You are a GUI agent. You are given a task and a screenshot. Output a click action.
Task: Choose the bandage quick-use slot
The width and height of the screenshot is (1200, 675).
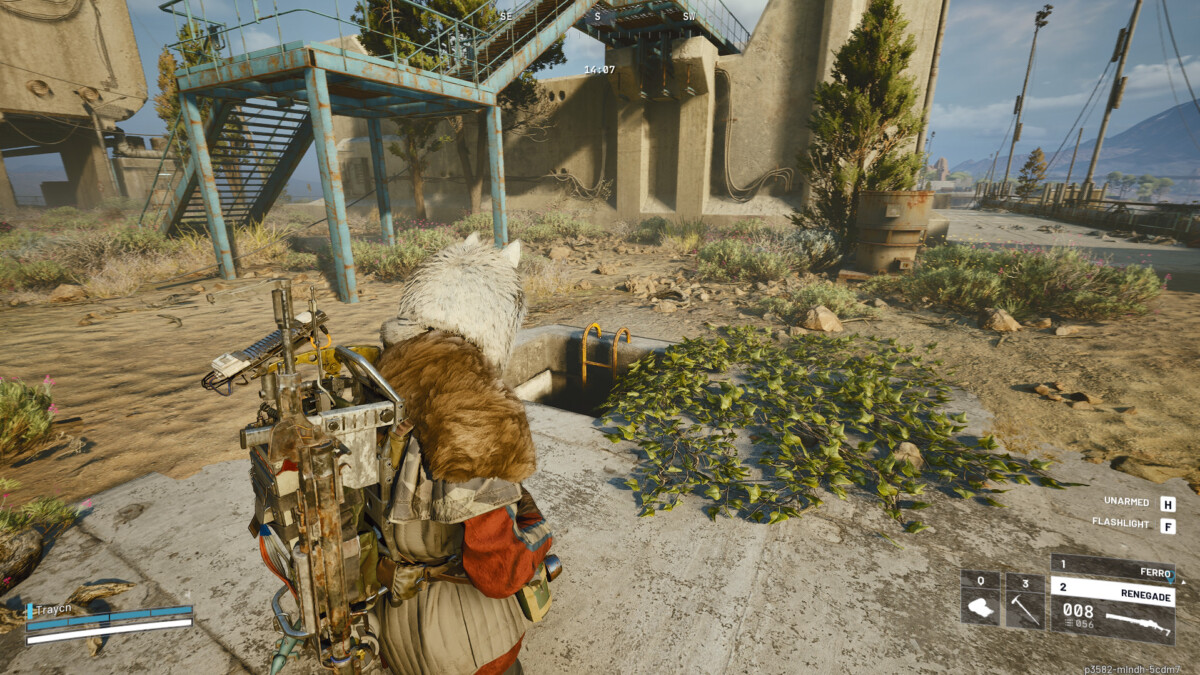tap(980, 600)
